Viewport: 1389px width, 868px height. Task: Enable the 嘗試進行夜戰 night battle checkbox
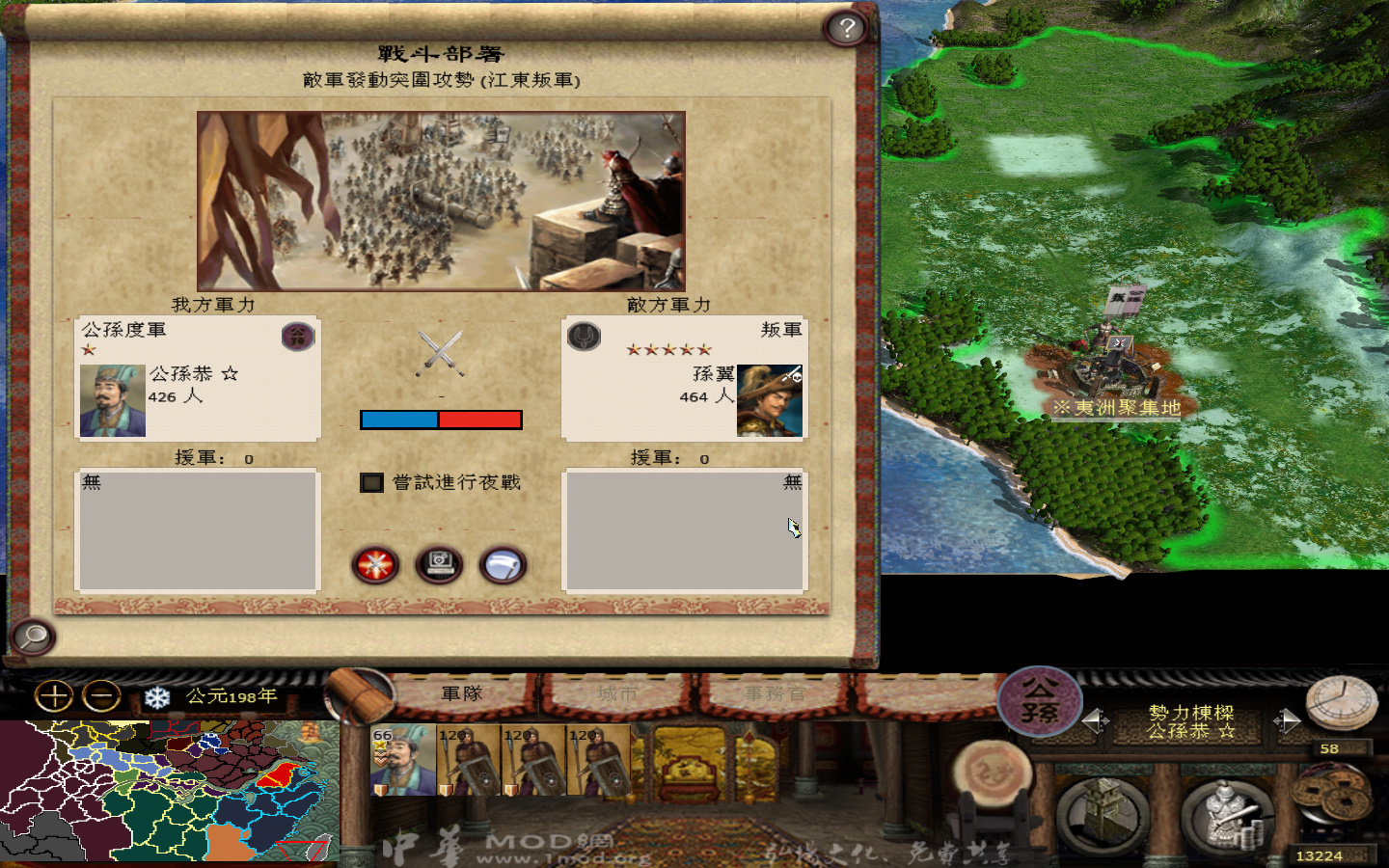tap(371, 482)
